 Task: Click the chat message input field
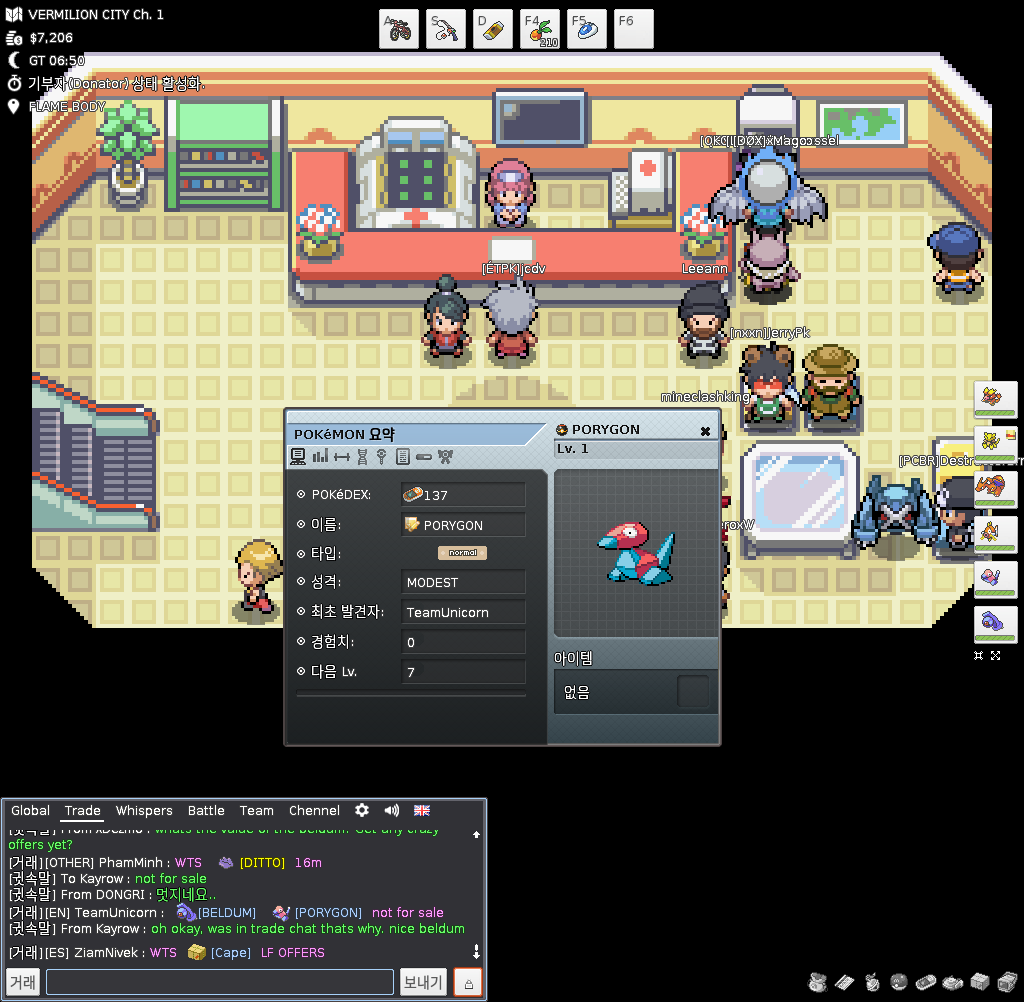[220, 982]
